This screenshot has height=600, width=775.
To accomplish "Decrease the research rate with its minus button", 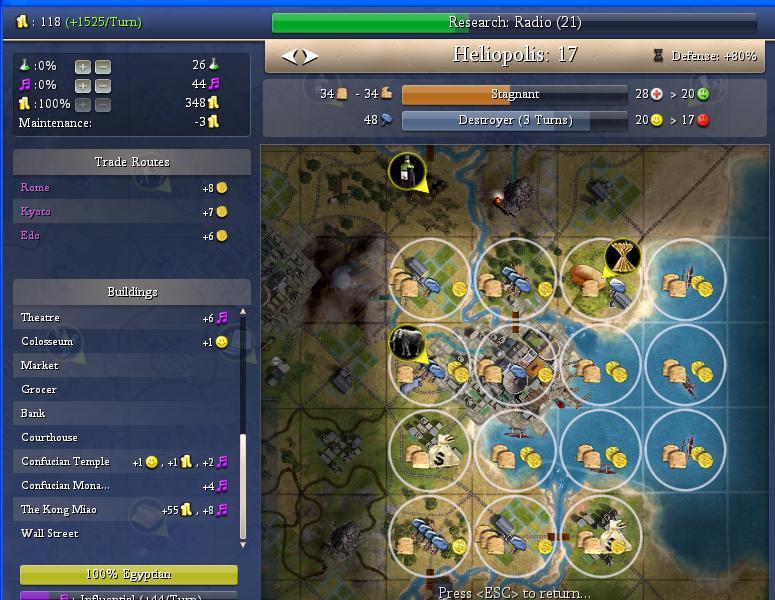I will pyautogui.click(x=102, y=67).
